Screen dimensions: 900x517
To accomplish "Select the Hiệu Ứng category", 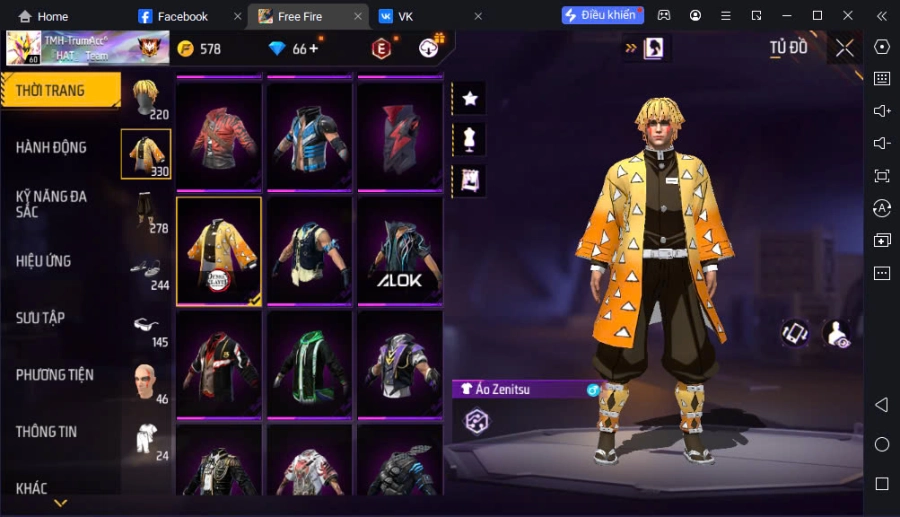I will (44, 261).
